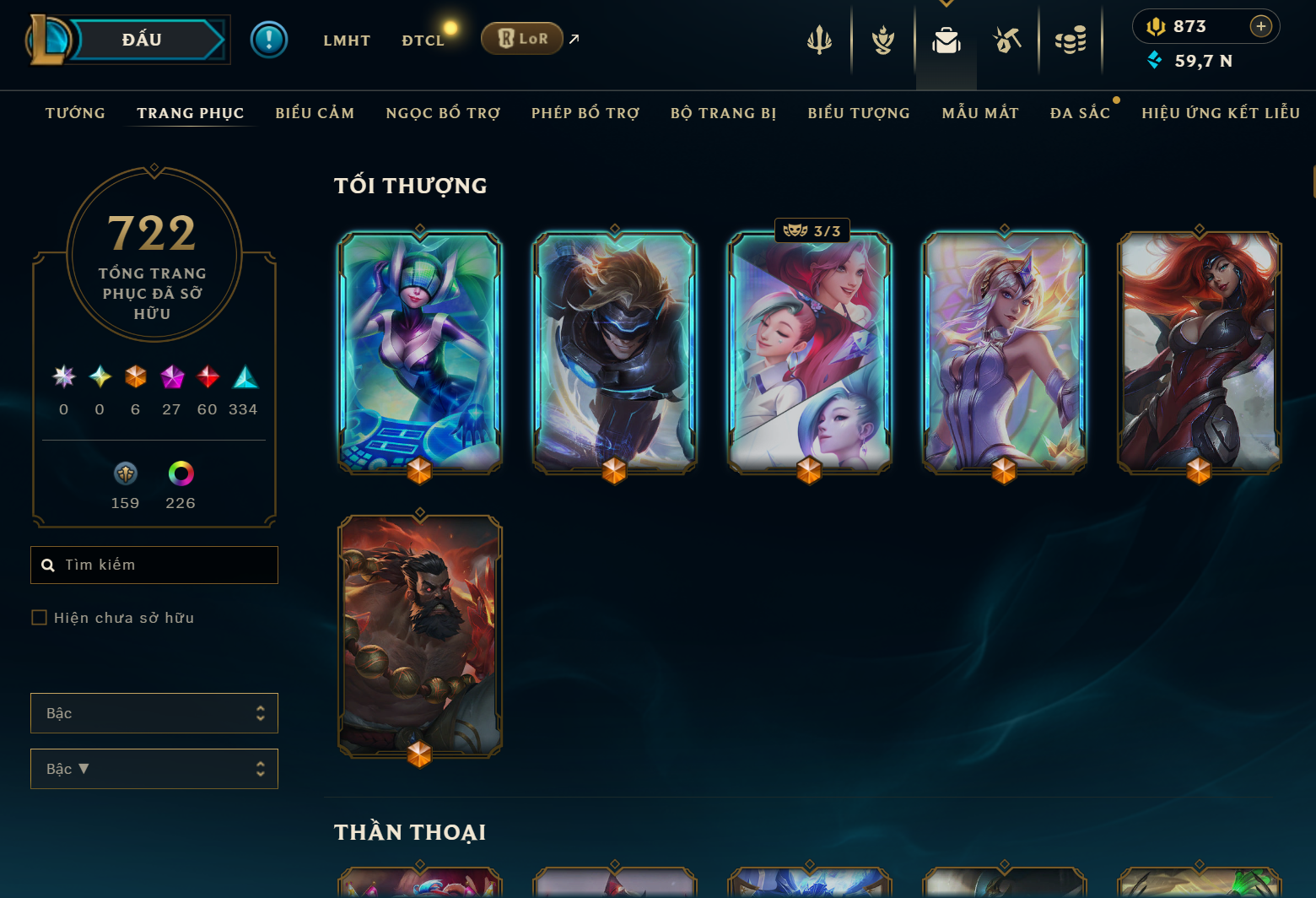Click the ward skin shield icon showing 159

tap(124, 474)
